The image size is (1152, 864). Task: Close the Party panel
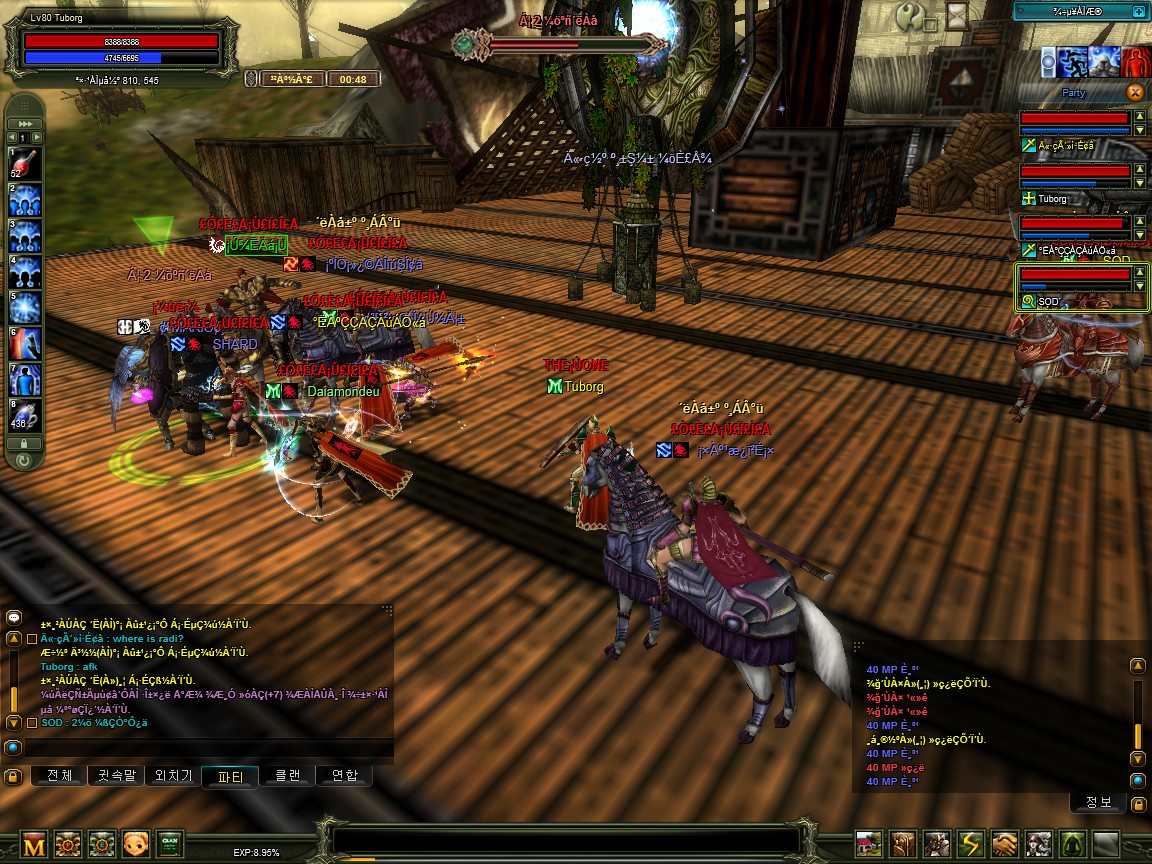point(1134,92)
